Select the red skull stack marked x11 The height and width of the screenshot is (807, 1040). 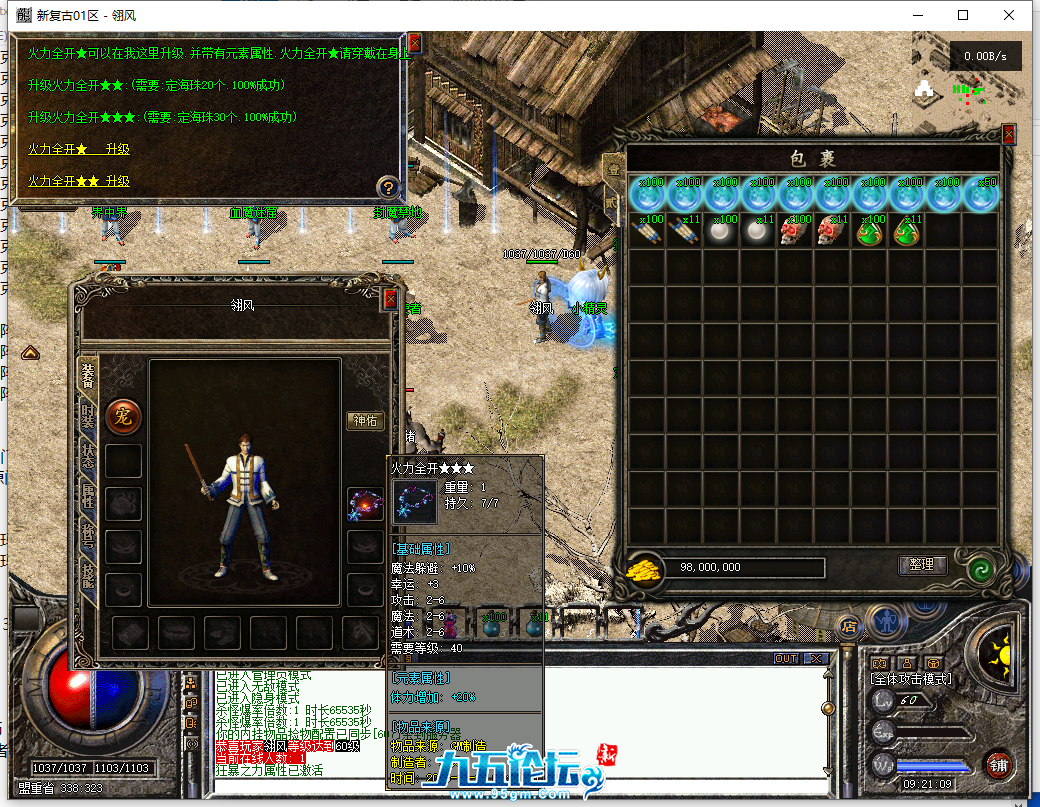click(x=831, y=231)
